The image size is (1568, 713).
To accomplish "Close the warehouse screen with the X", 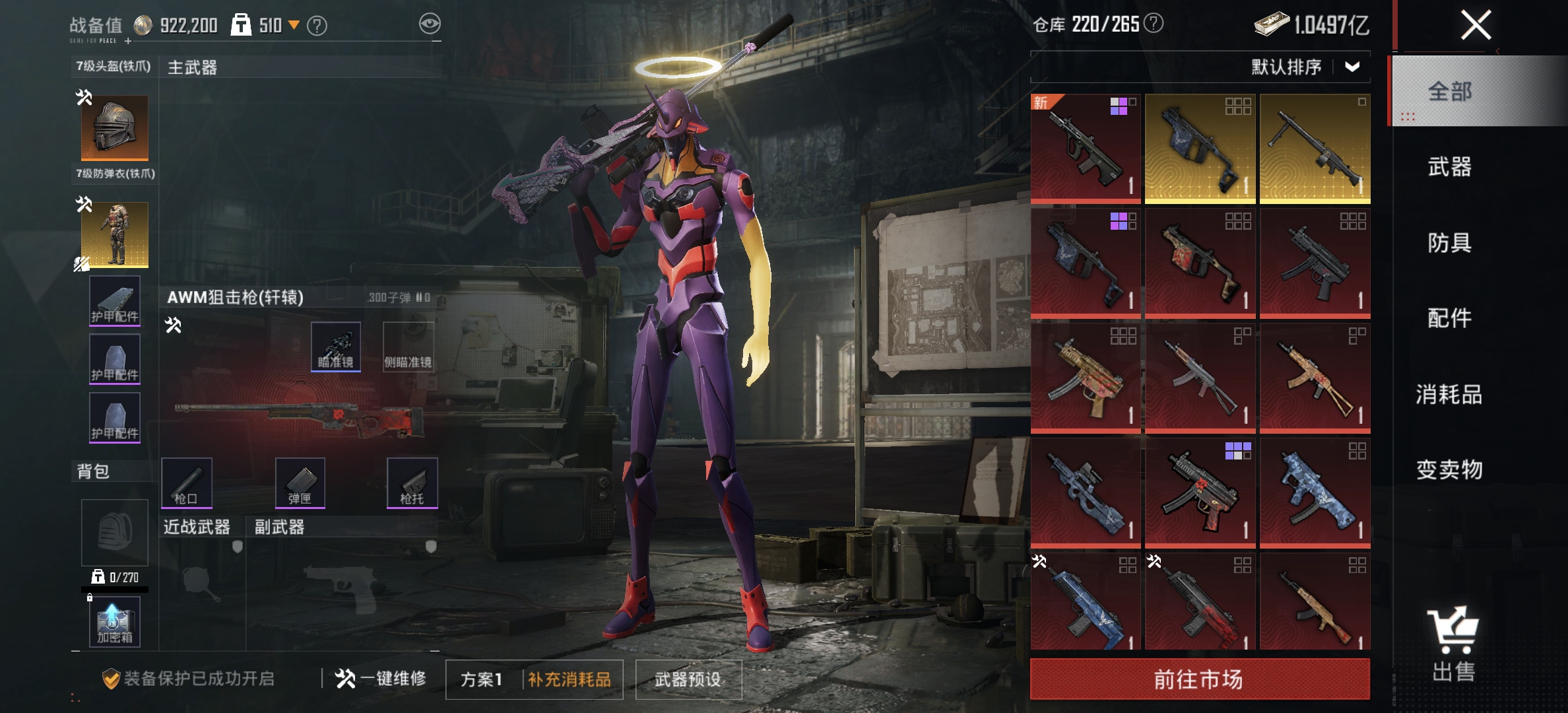I will 1476,26.
